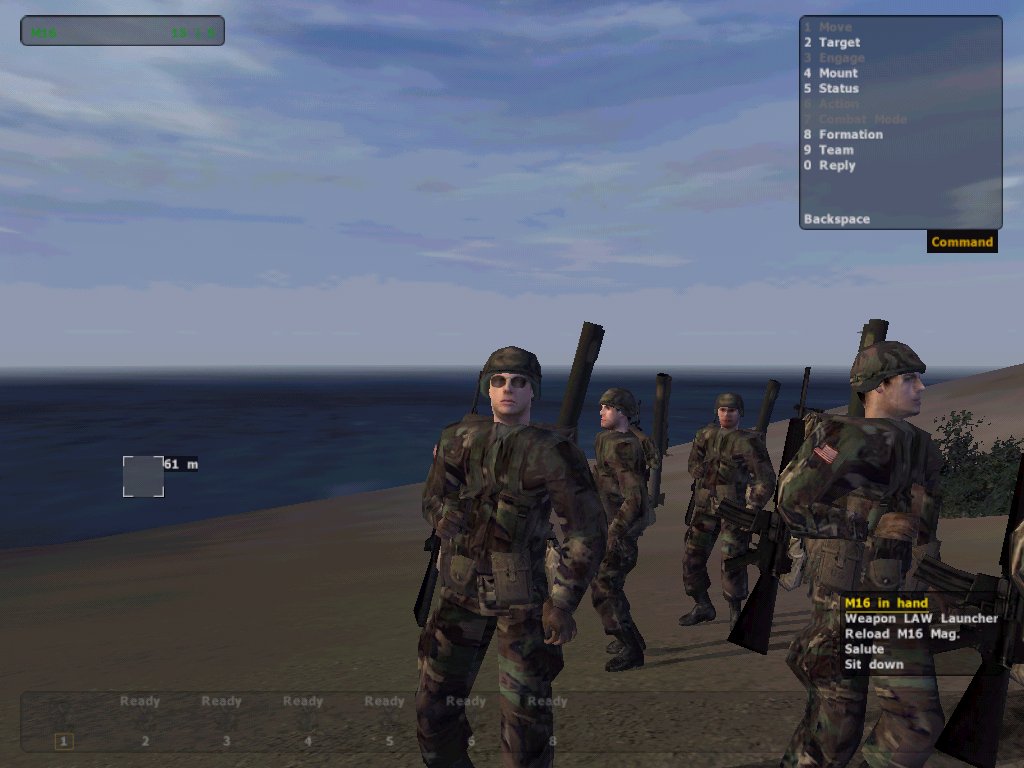1024x768 pixels.
Task: Click the dimmed Combat Mode entry
Action: click(862, 120)
